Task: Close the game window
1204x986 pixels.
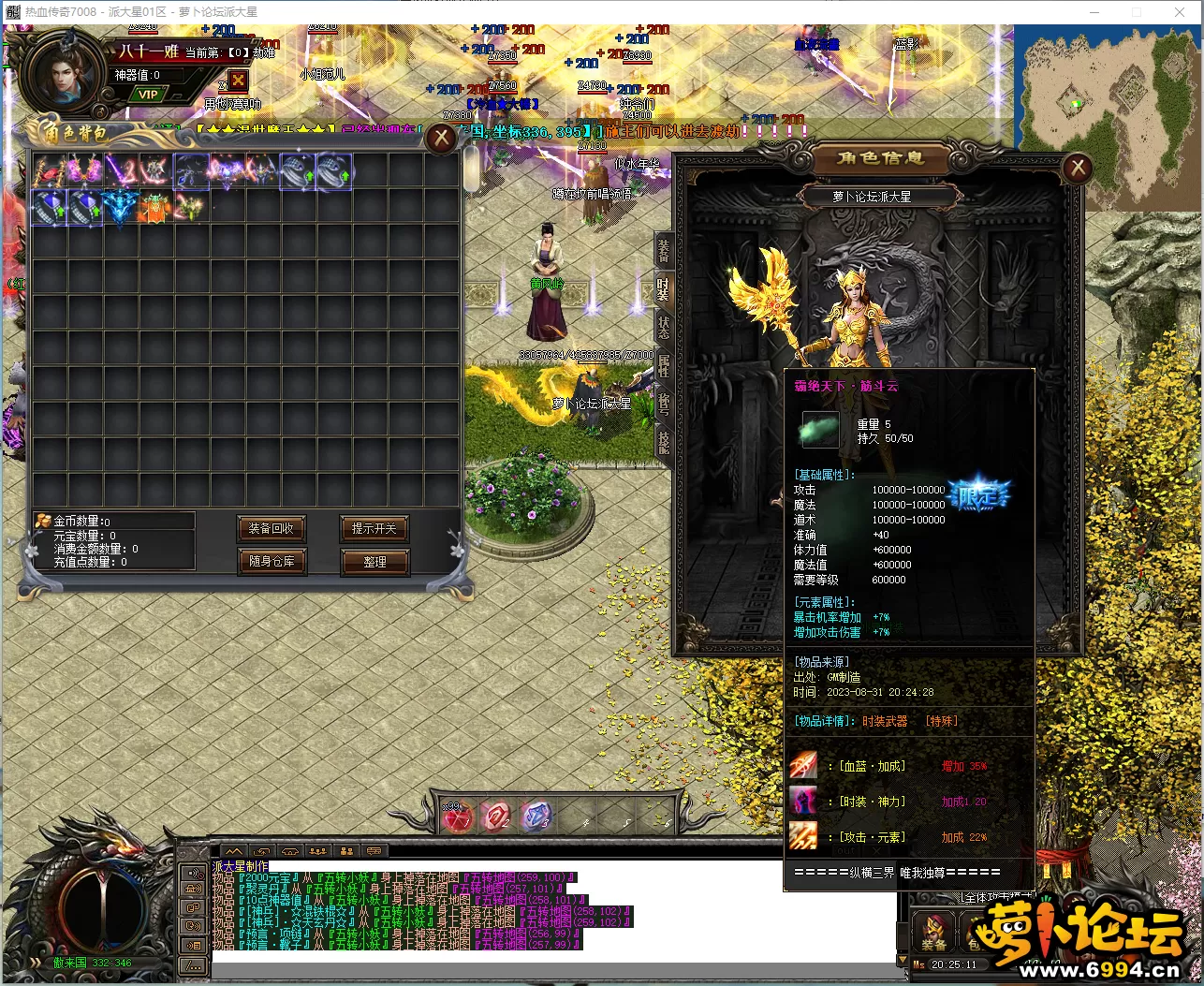Action: pyautogui.click(x=1179, y=12)
